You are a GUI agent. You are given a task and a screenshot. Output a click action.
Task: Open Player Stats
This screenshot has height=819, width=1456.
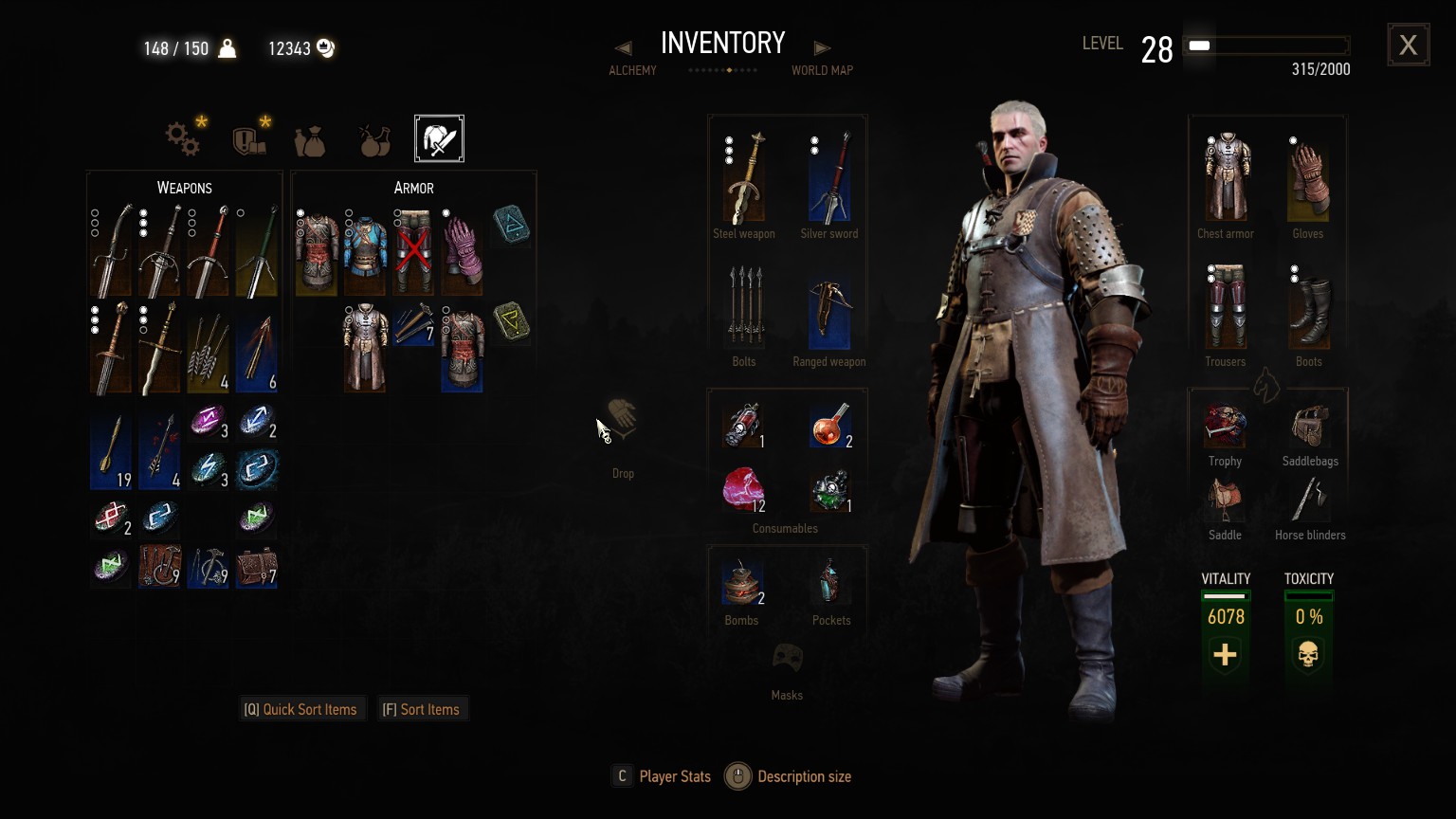point(662,776)
